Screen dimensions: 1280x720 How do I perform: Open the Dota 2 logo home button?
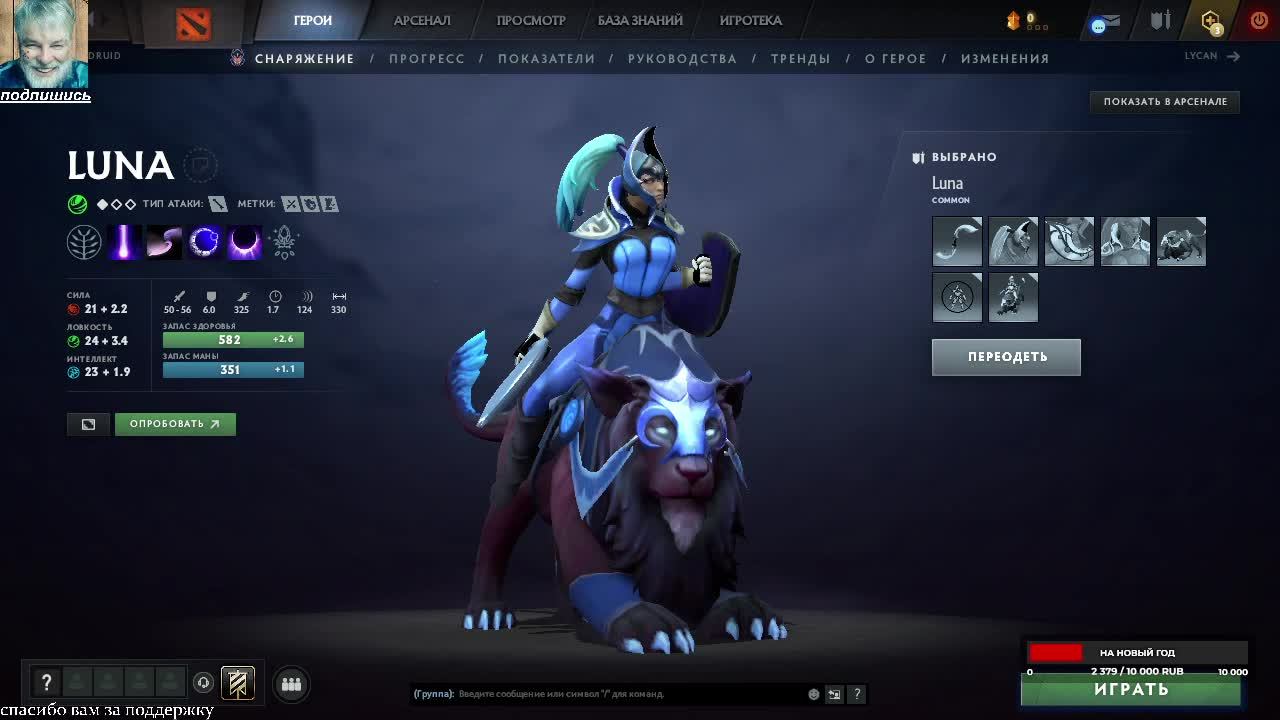click(193, 24)
